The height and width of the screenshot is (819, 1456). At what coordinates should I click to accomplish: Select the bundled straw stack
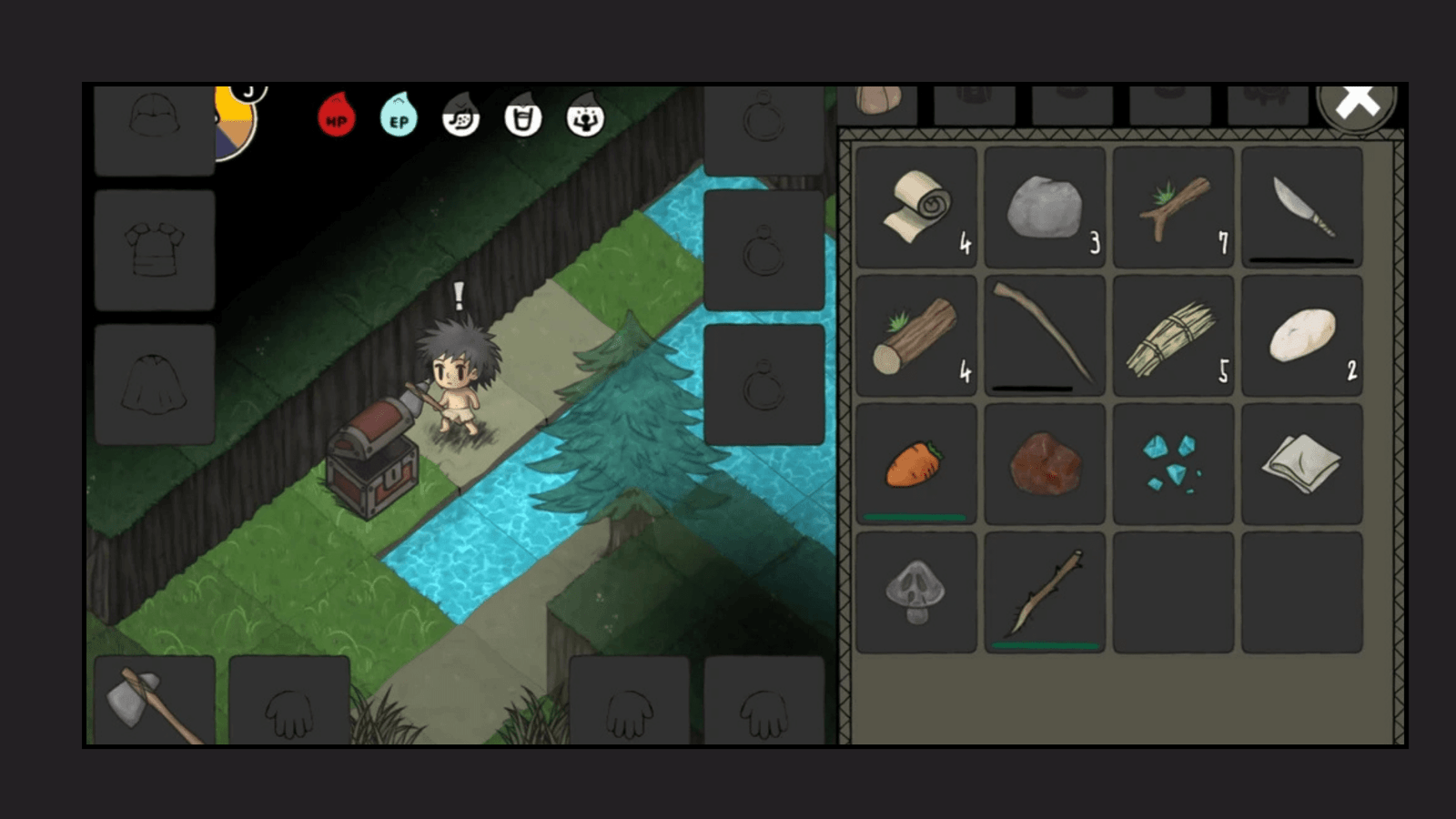[1173, 336]
